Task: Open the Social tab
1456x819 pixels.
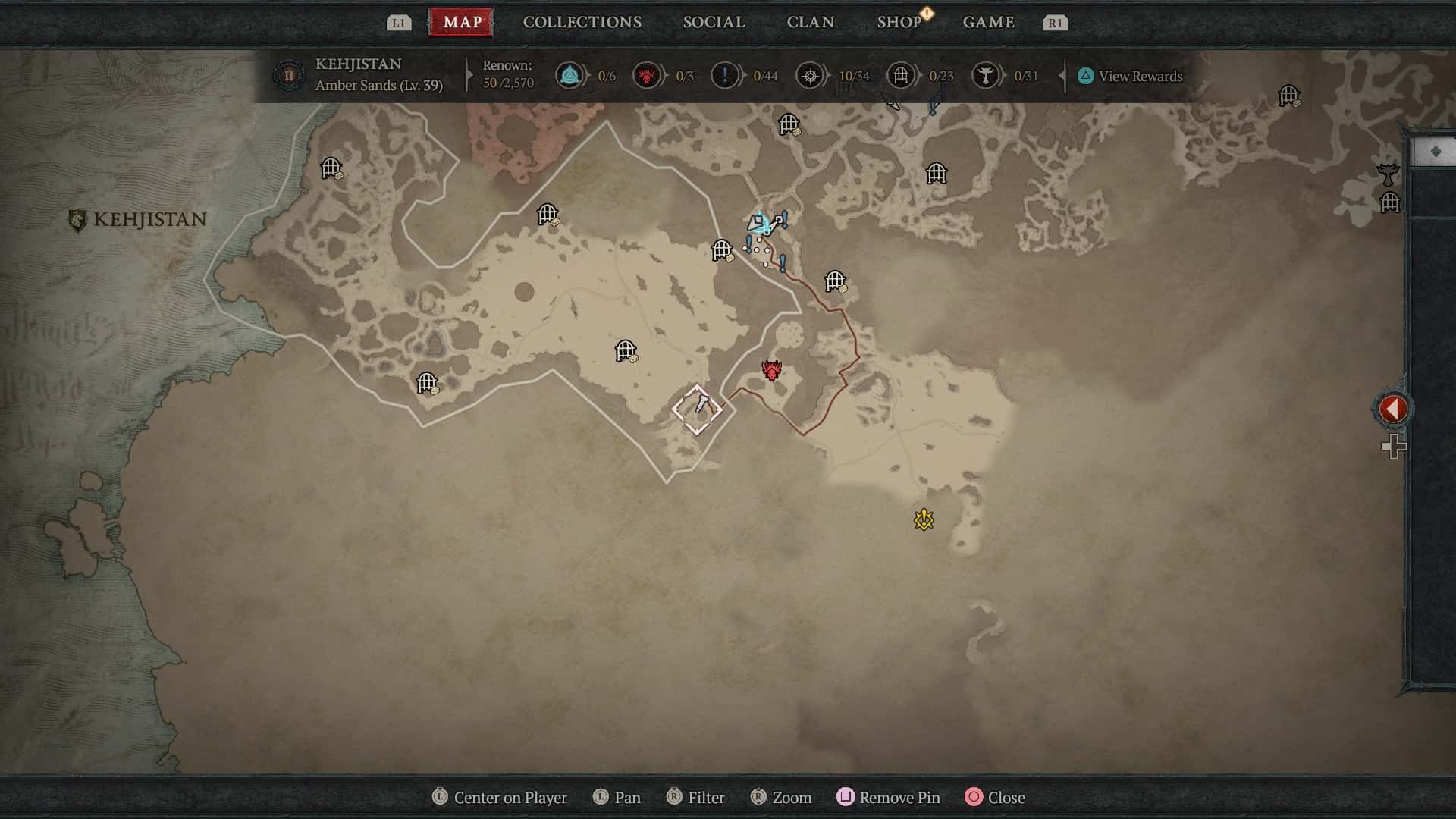Action: click(x=714, y=22)
